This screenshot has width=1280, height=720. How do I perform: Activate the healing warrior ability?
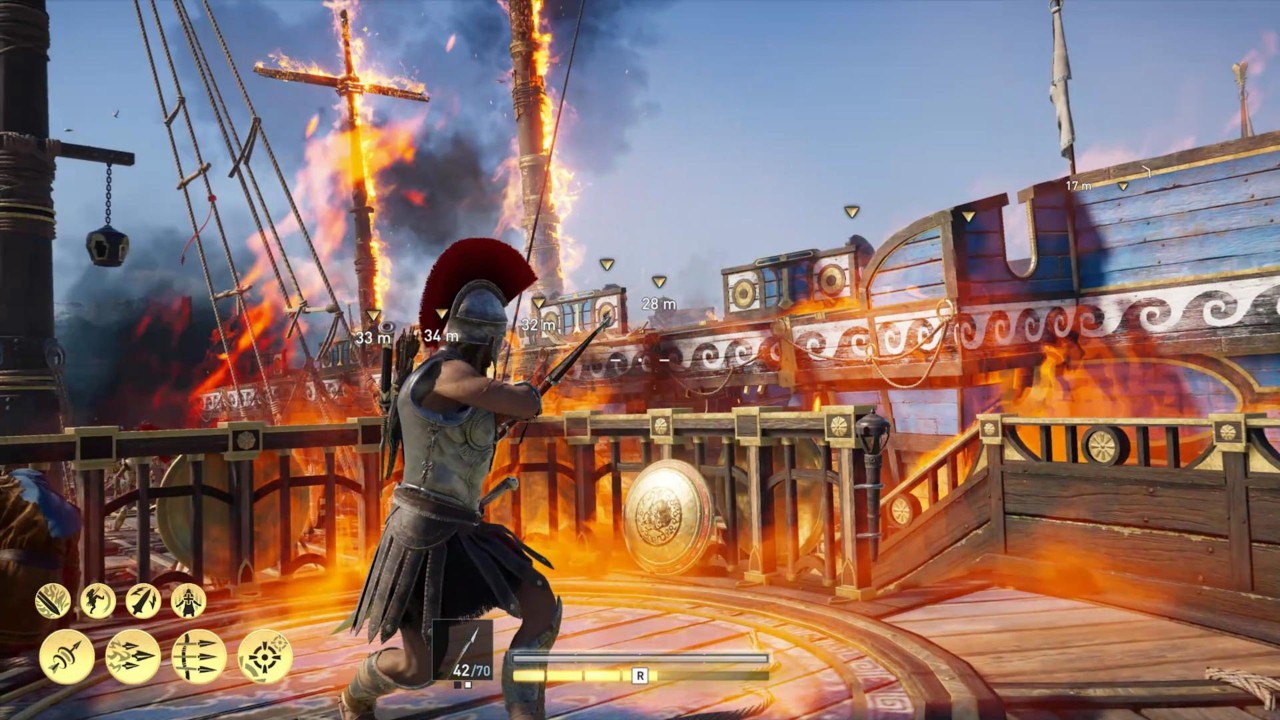coord(188,601)
